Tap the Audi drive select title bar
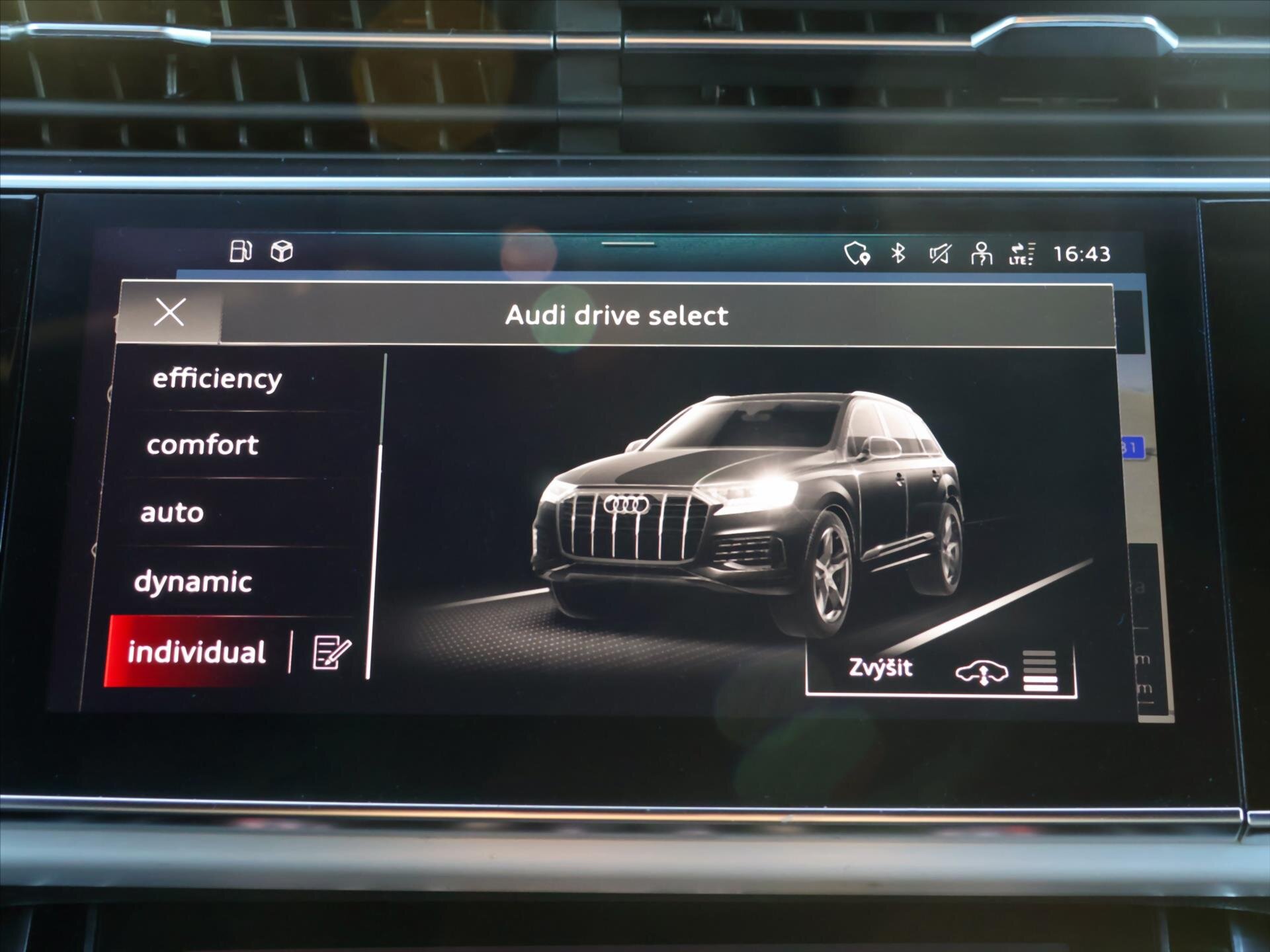 616,315
